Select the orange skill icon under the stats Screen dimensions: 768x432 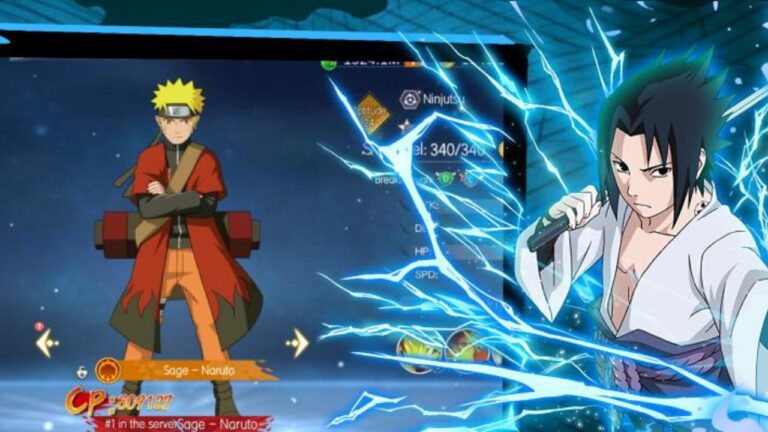click(x=465, y=345)
